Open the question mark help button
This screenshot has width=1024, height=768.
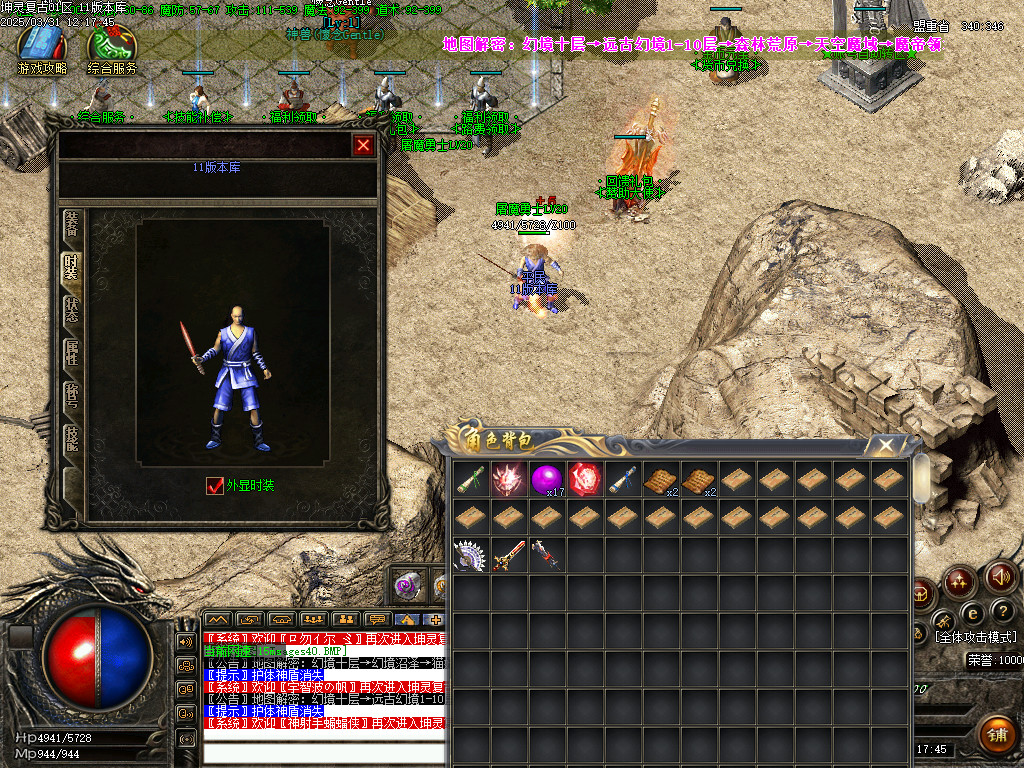1002,610
